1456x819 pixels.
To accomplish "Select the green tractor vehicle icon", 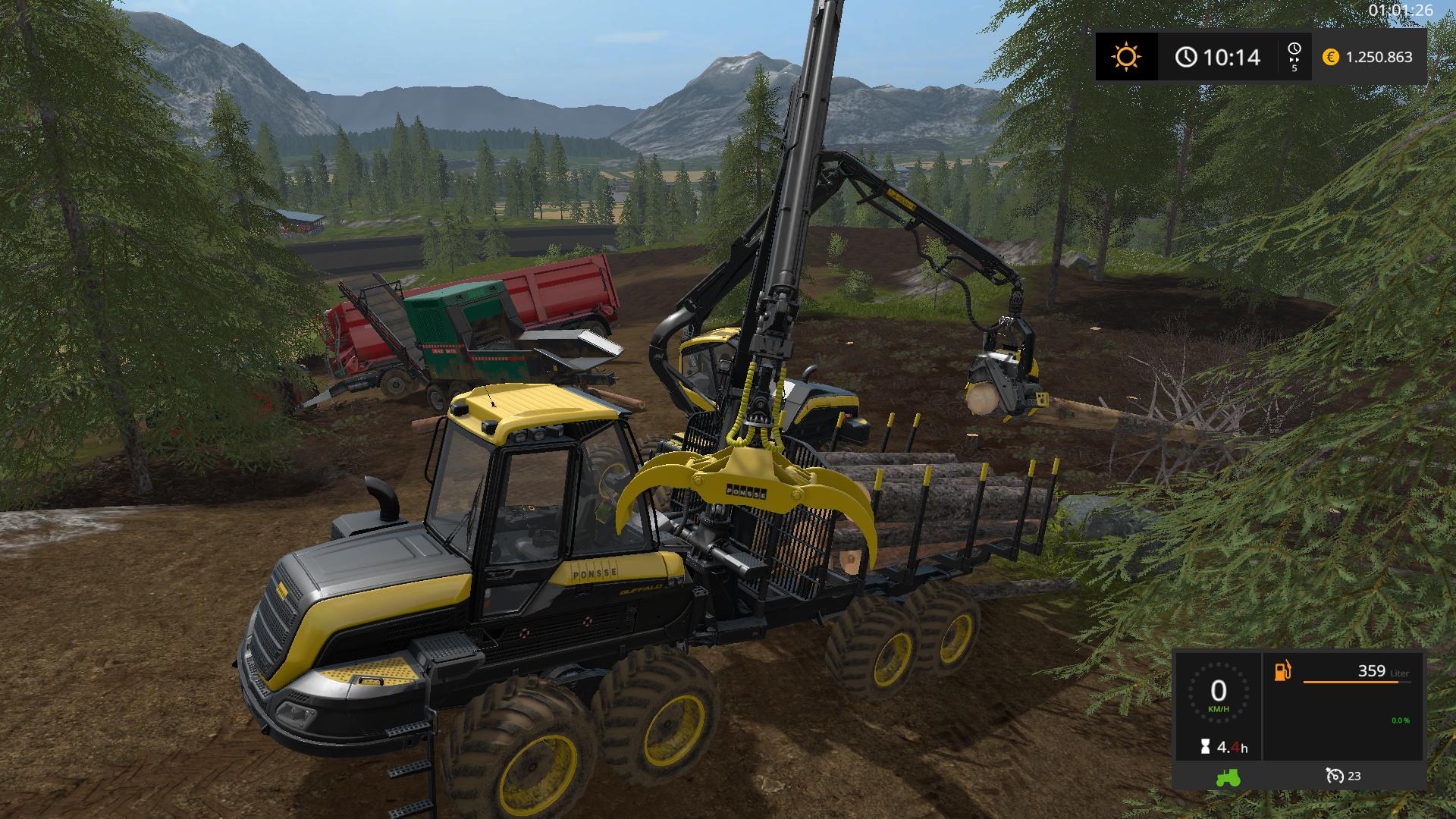I will click(x=1227, y=777).
